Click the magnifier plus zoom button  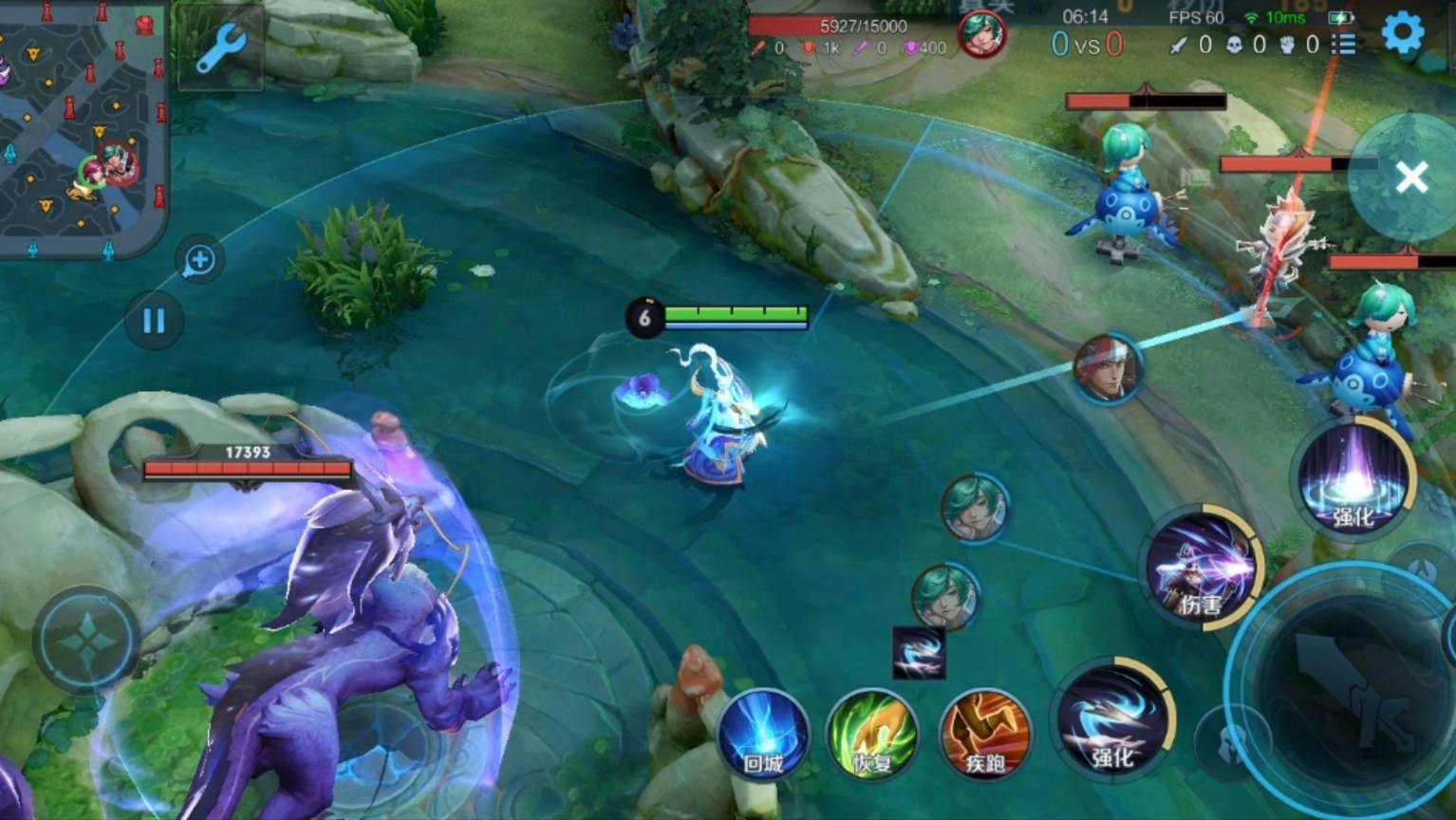click(x=199, y=259)
